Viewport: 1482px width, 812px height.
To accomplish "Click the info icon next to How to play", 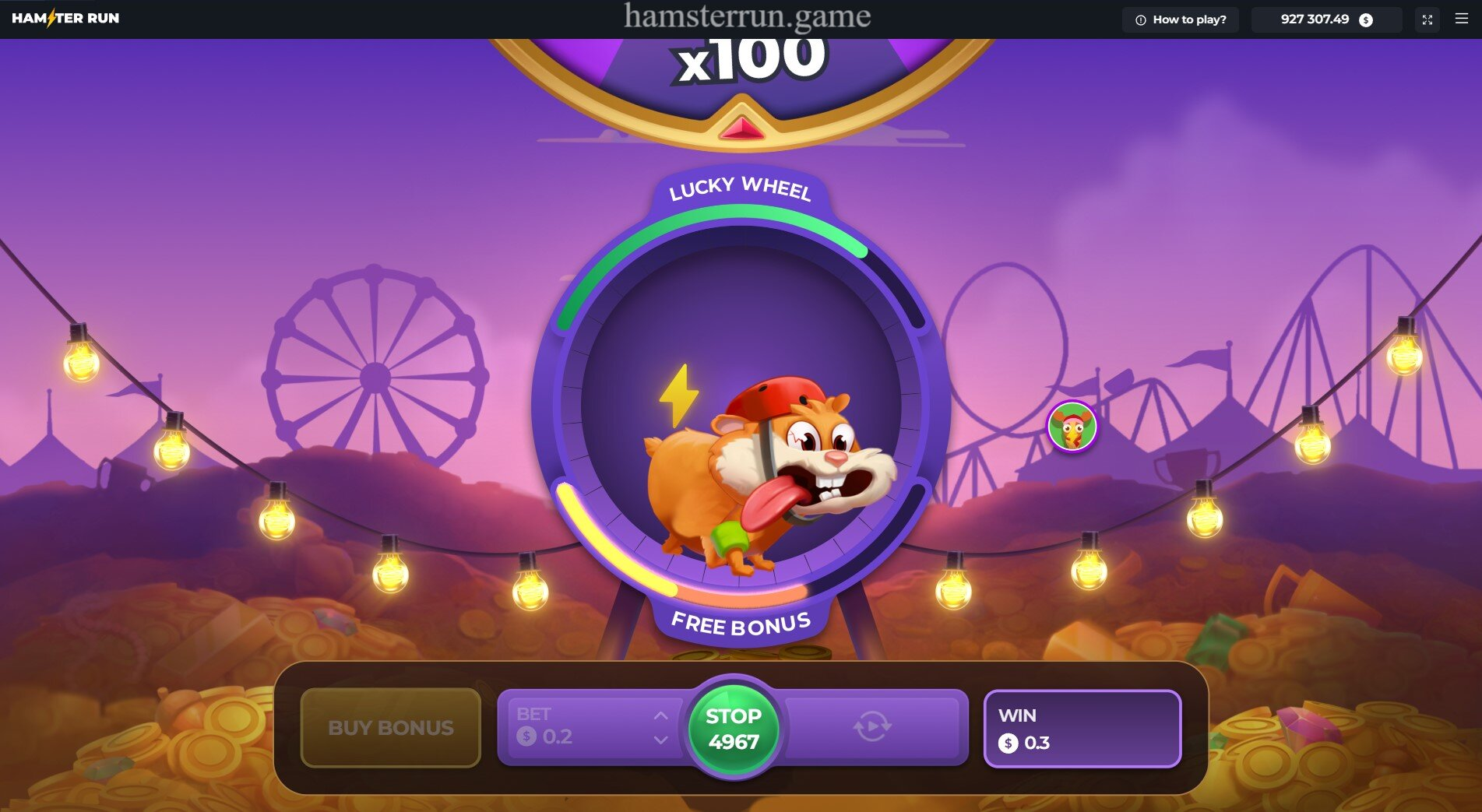I will 1140,20.
